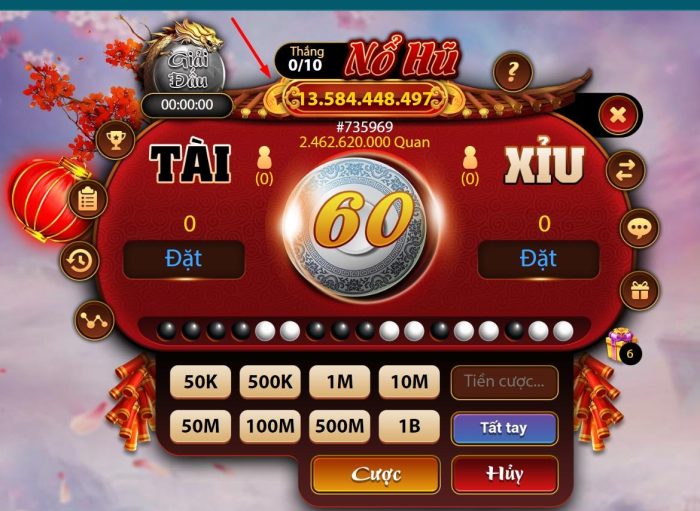Show the clipboard bet list icon
The image size is (700, 511).
click(x=88, y=199)
